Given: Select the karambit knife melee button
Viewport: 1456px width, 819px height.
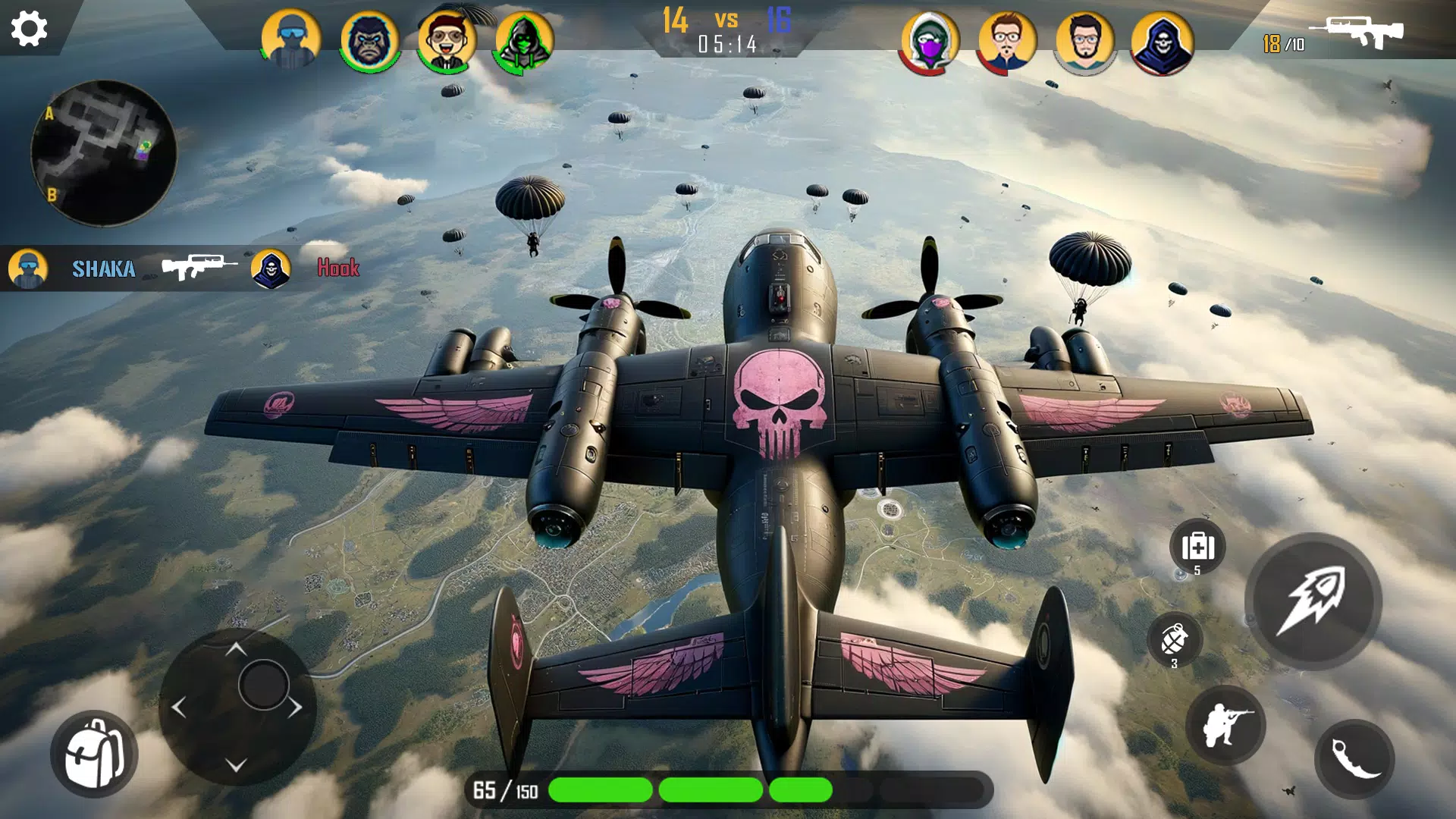Looking at the screenshot, I should [1354, 758].
